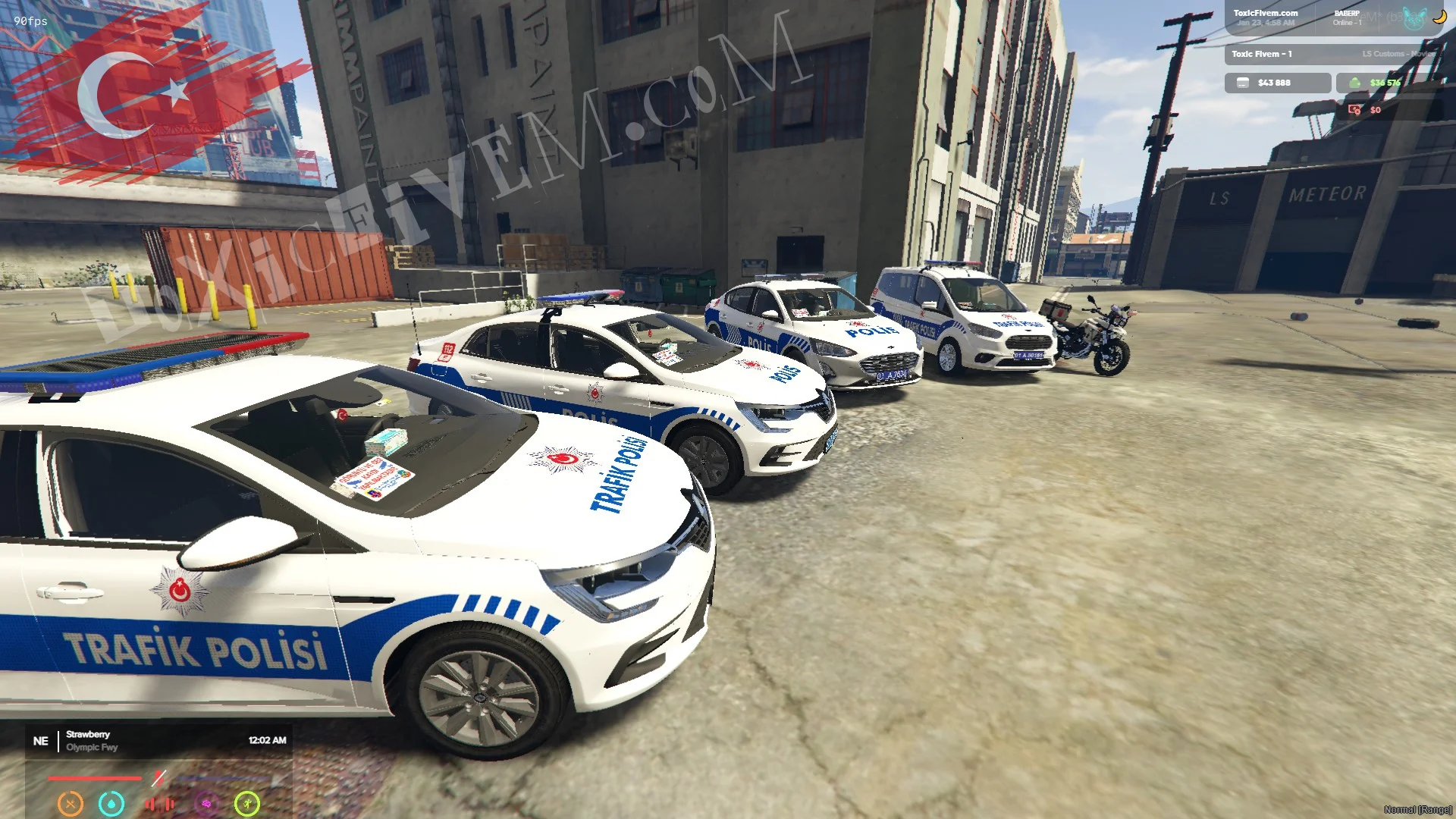1456x819 pixels.
Task: Toggle the muted microphone icon
Action: click(158, 777)
